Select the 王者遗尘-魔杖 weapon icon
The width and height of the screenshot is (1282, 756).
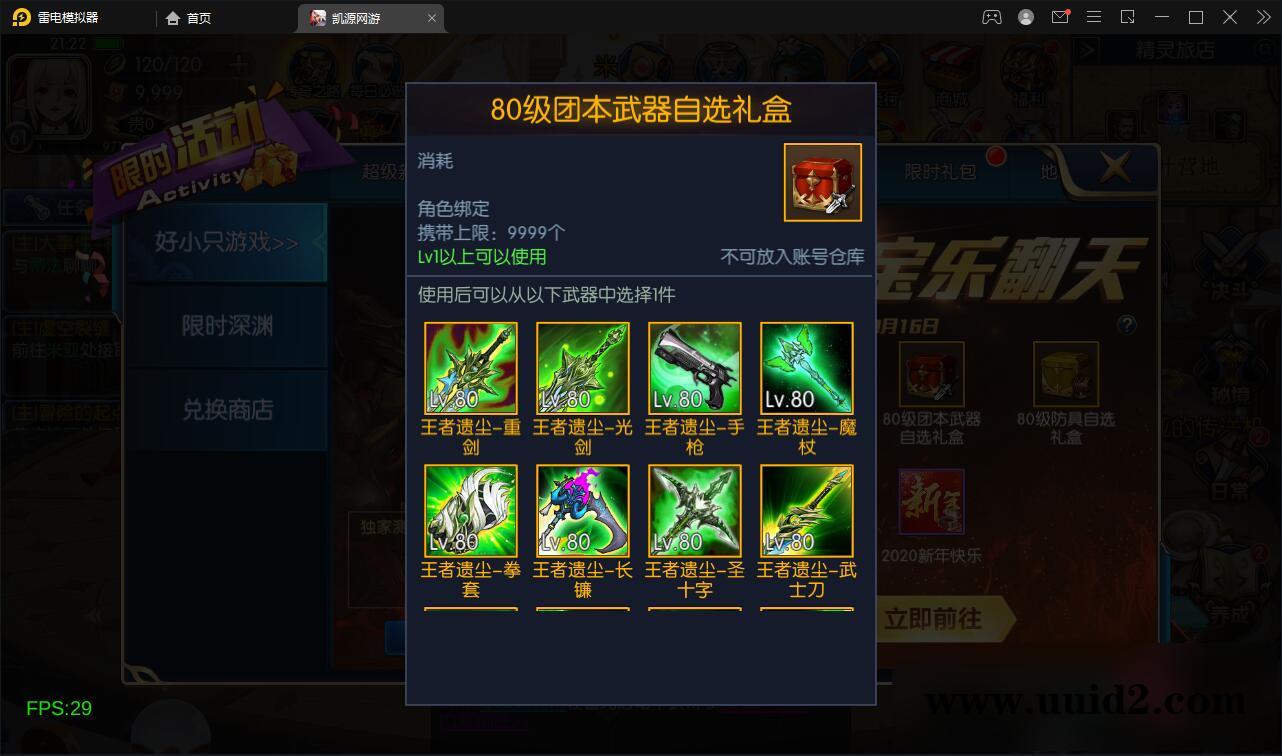806,367
